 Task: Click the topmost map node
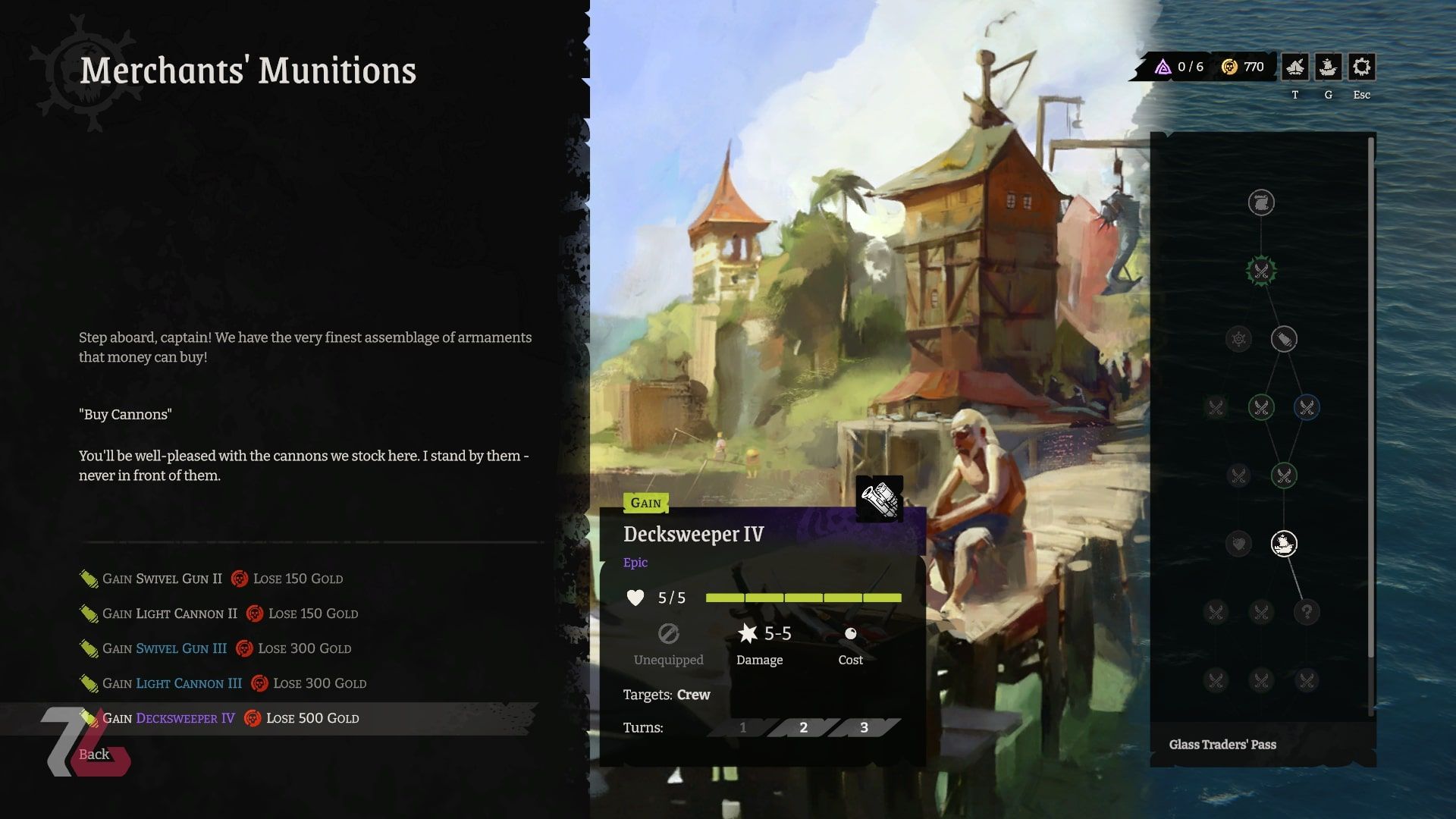1261,202
